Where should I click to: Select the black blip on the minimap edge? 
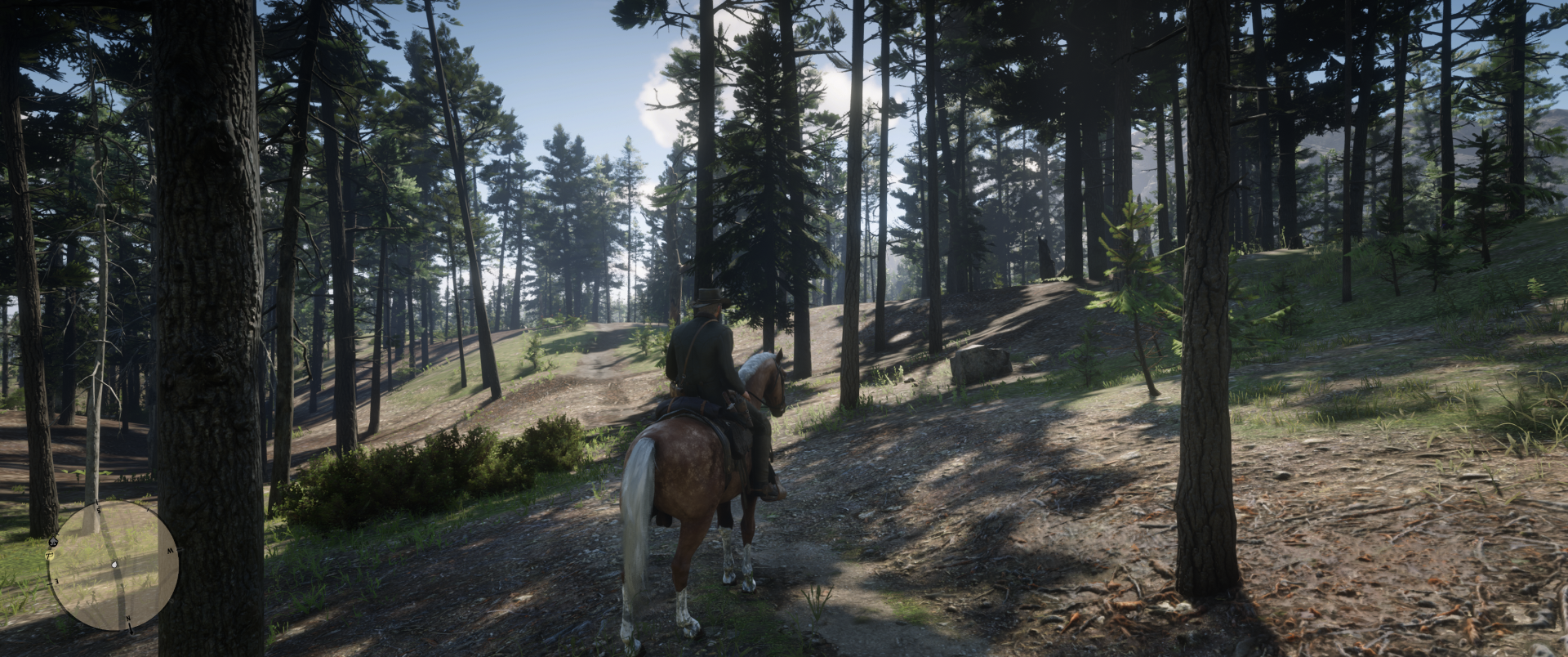pos(53,541)
